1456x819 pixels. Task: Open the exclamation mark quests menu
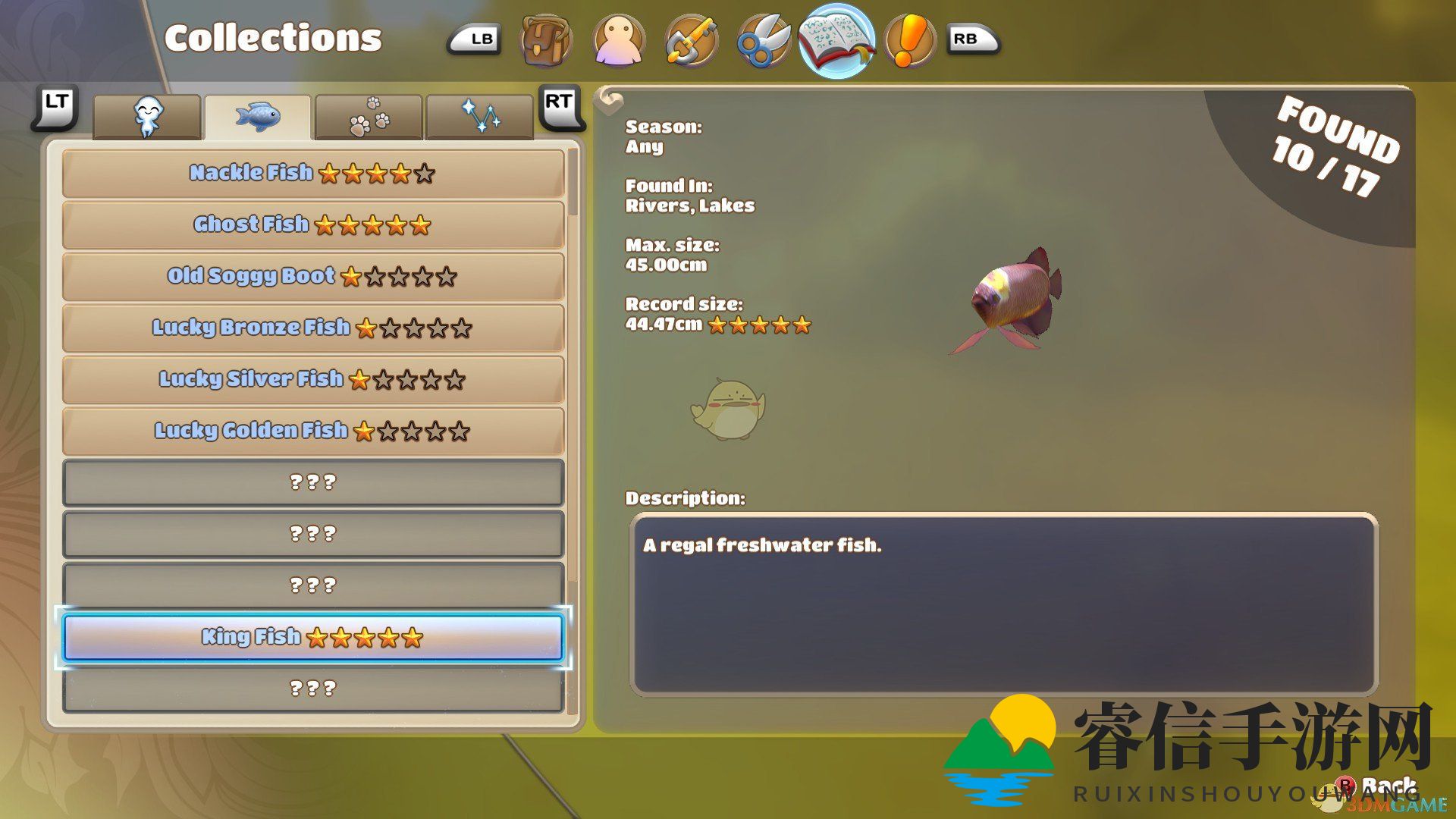click(x=908, y=40)
